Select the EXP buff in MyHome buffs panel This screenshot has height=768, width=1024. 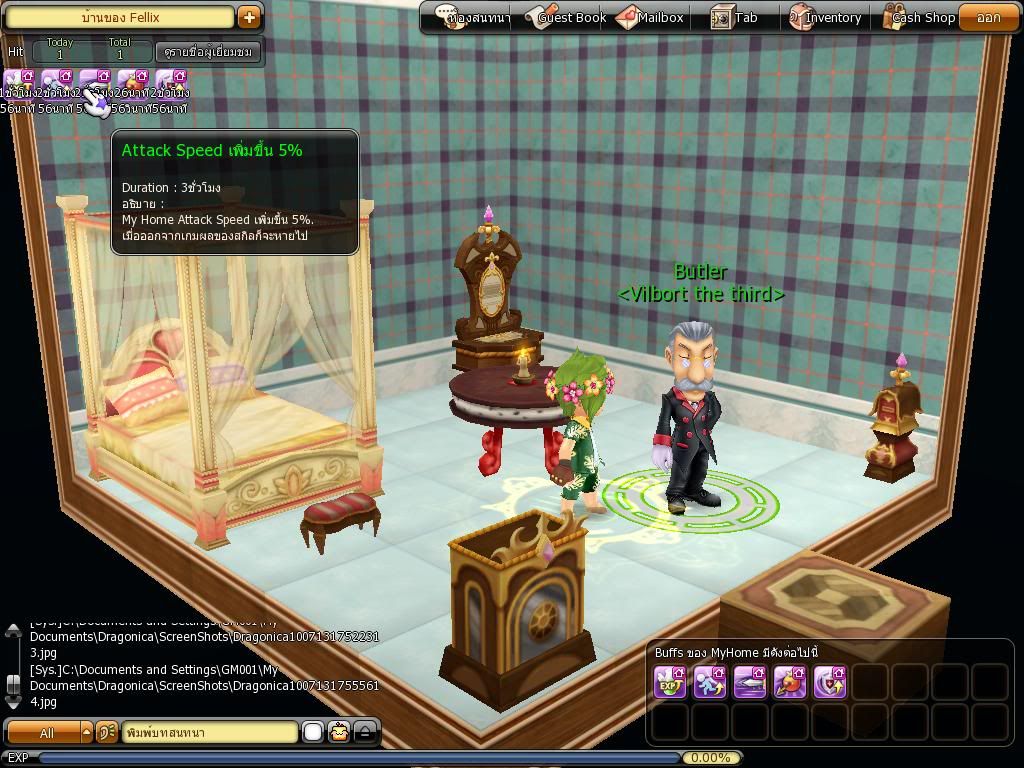(x=670, y=682)
